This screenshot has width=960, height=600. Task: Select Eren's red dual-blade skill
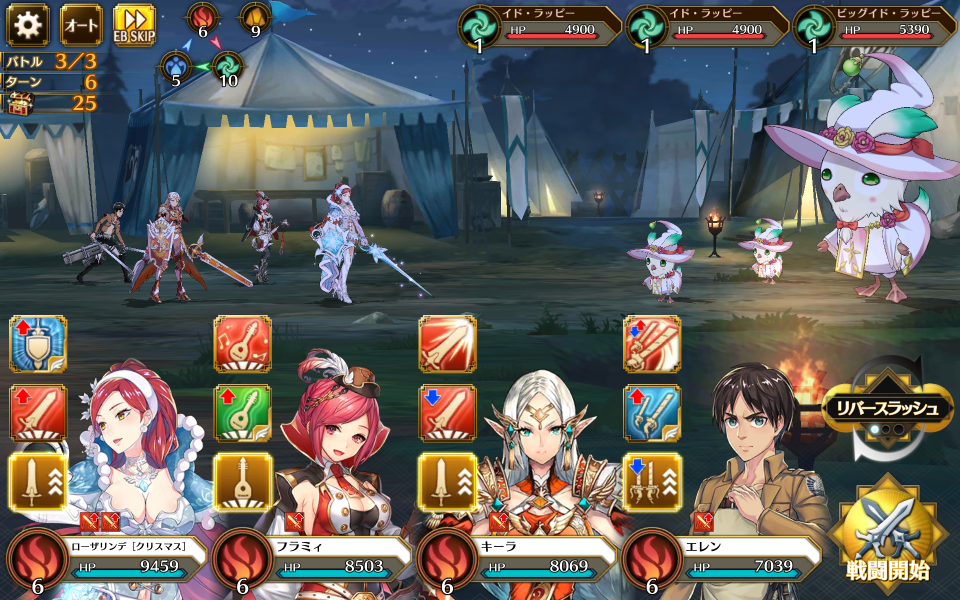[652, 345]
